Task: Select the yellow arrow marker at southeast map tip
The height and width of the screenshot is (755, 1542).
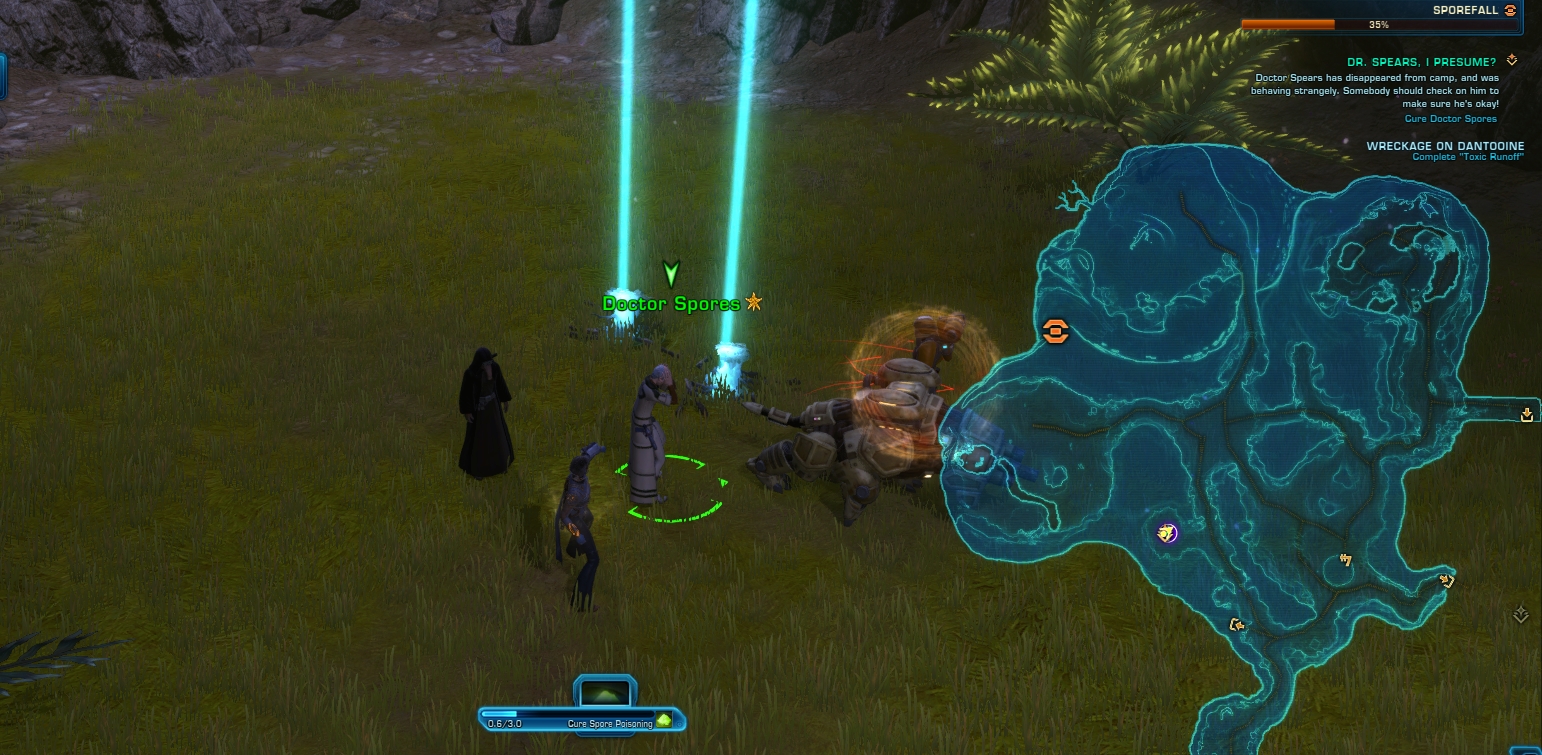Action: point(1446,579)
